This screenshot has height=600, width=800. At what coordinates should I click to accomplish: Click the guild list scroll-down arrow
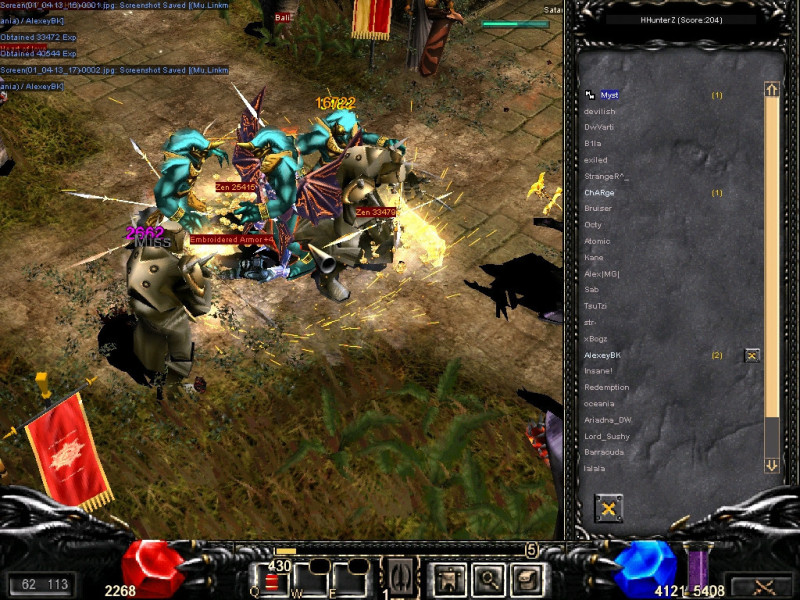click(771, 465)
